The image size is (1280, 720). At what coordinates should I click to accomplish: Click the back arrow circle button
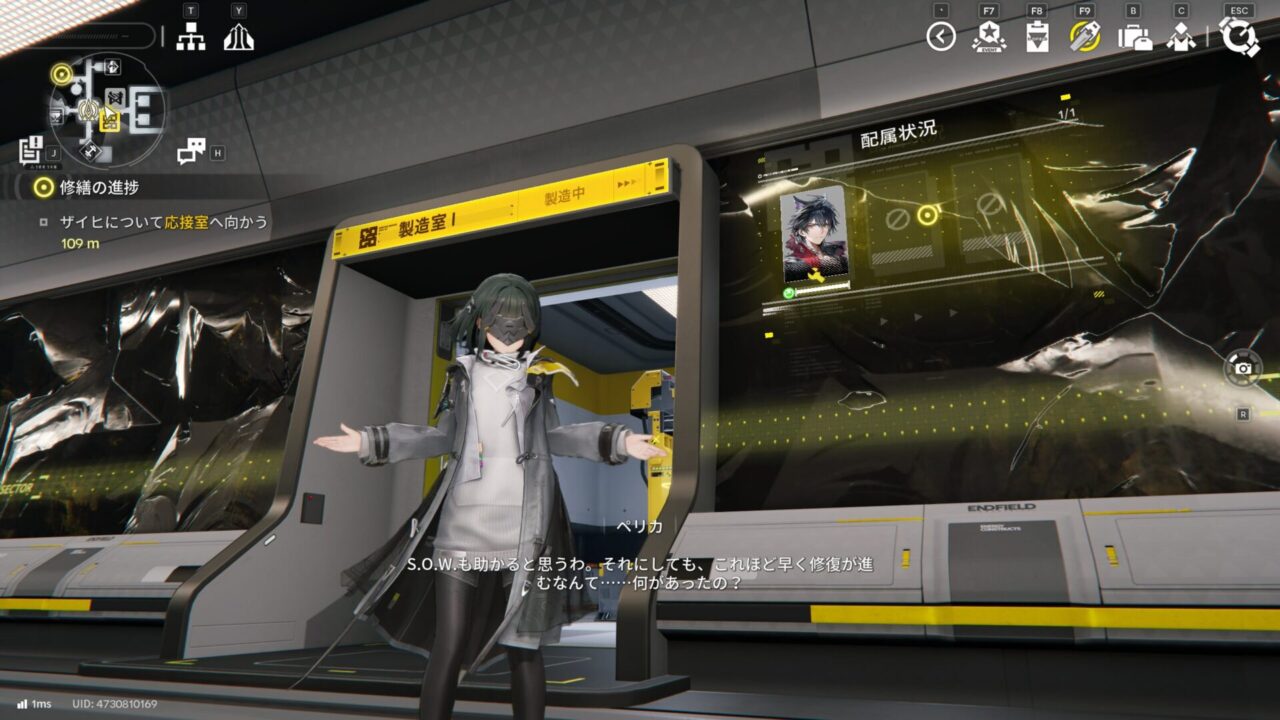click(x=941, y=37)
